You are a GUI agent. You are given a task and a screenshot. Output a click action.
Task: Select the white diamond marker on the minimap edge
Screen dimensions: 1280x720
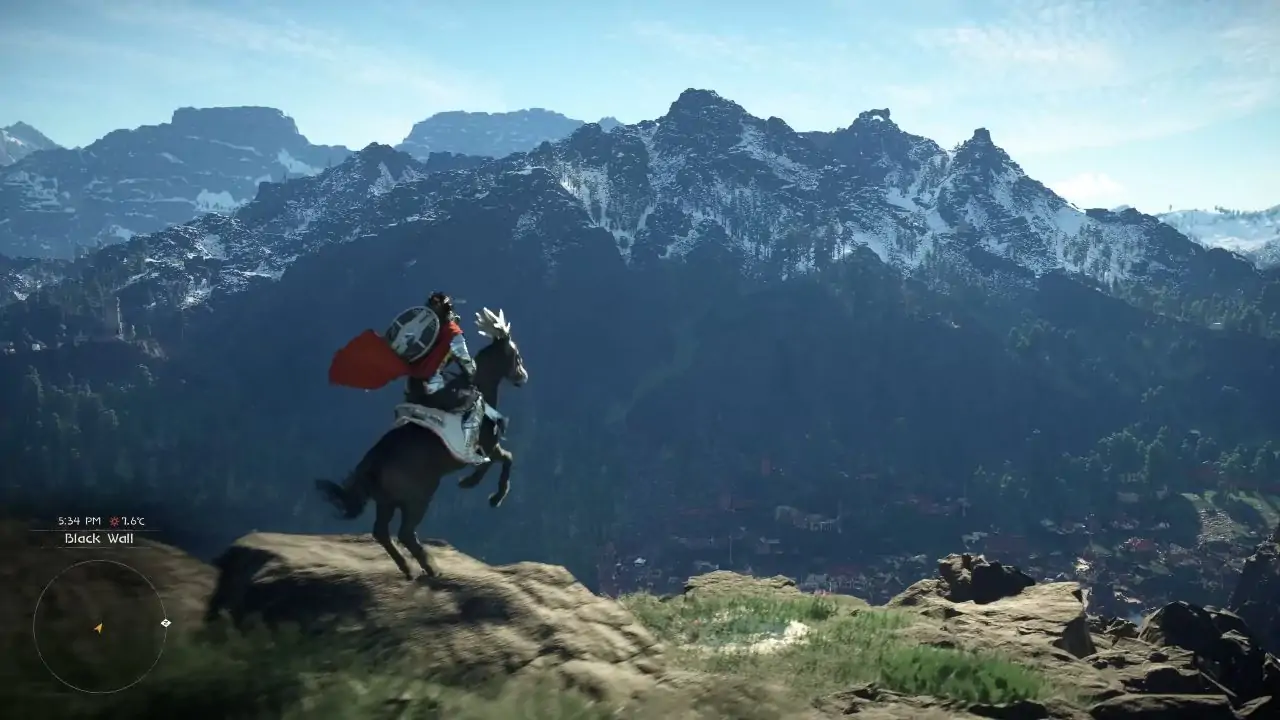click(166, 623)
